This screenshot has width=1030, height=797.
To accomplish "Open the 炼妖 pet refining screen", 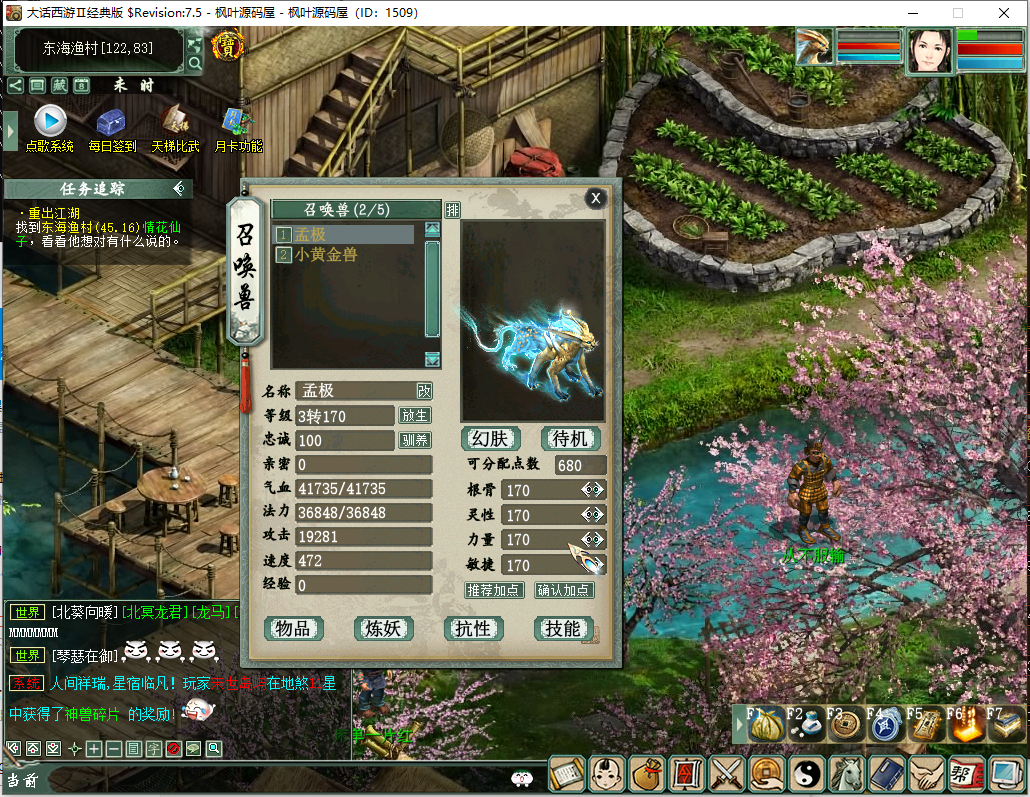I will click(x=383, y=628).
